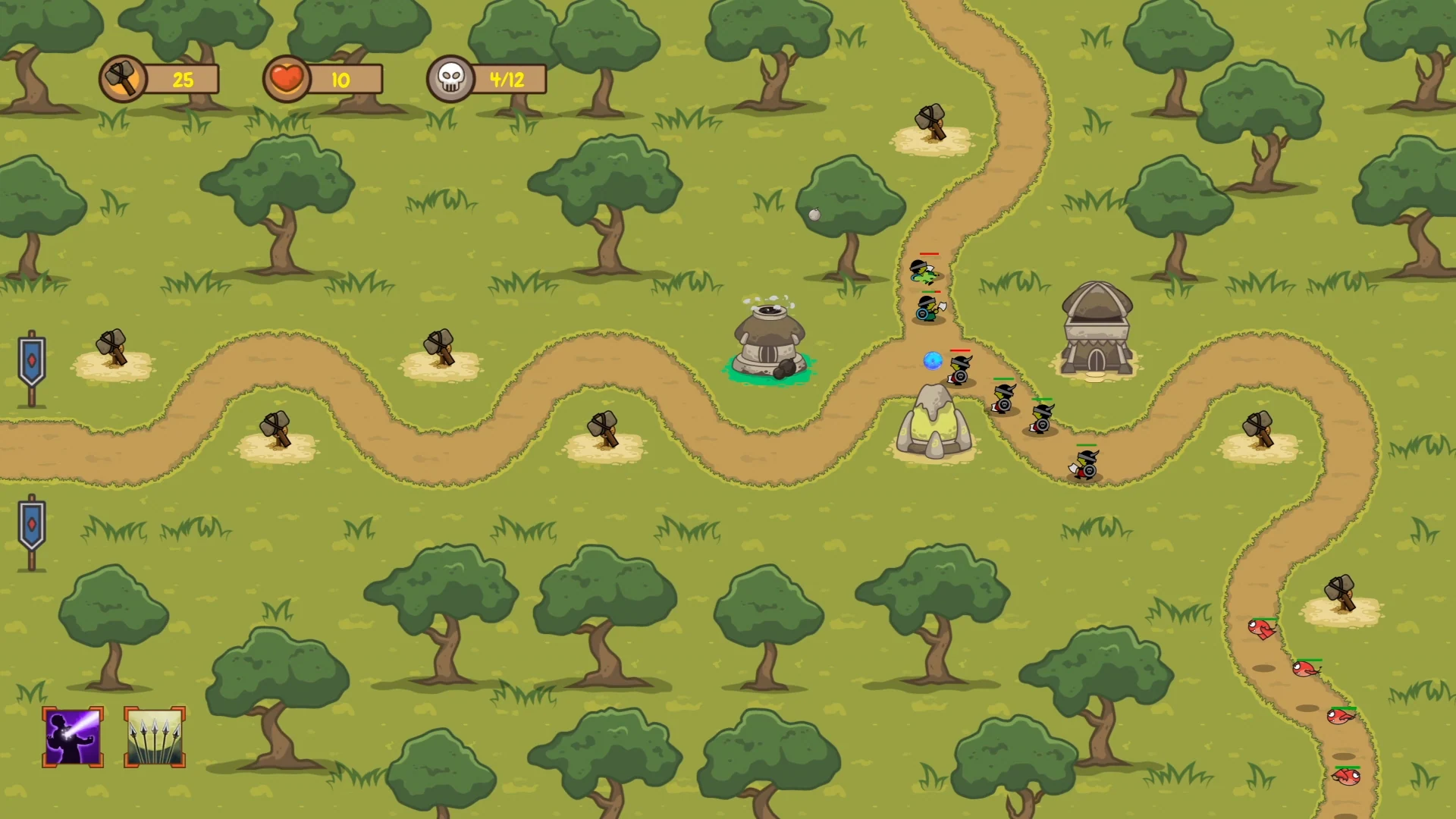The height and width of the screenshot is (819, 1456).
Task: Click the heart lives icon
Action: pos(287,77)
